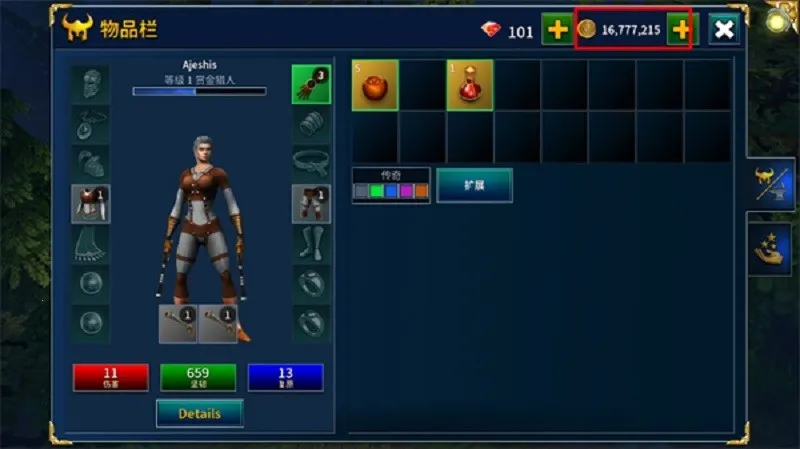
Task: Expand the inventory with the 扩展 button
Action: pos(474,186)
